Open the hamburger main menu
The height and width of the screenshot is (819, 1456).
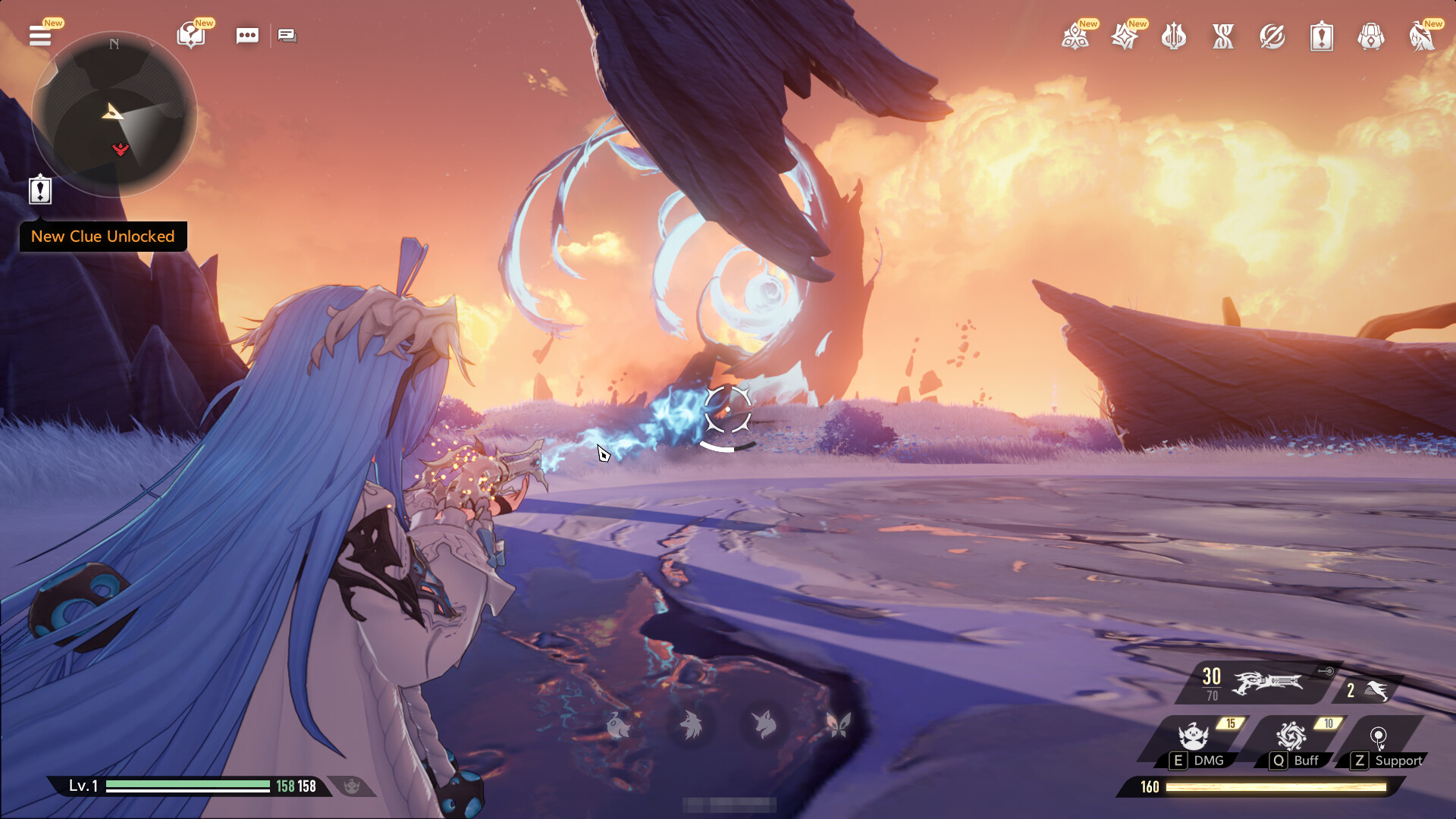(40, 36)
